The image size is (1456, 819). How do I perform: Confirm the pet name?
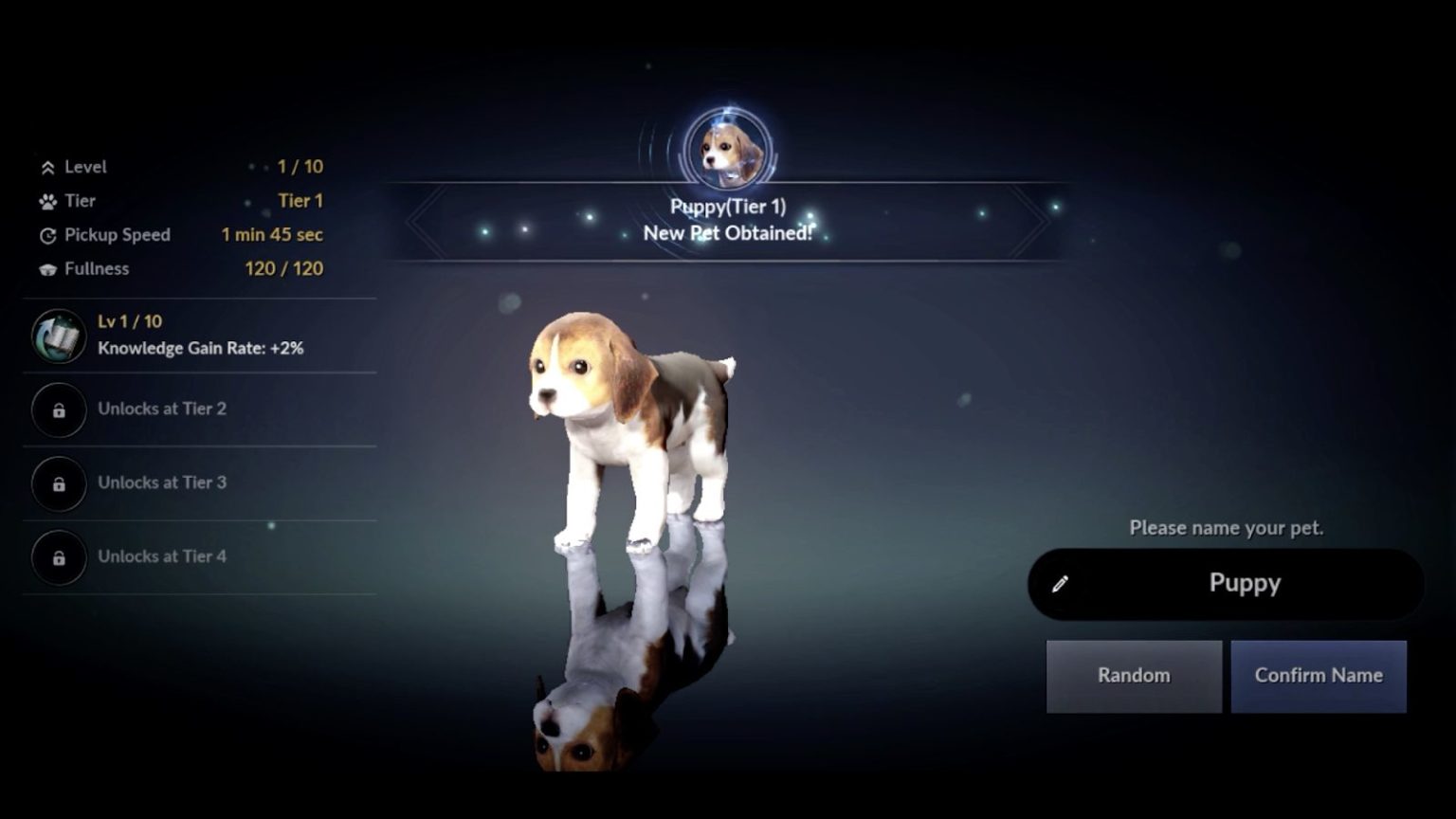[1319, 676]
